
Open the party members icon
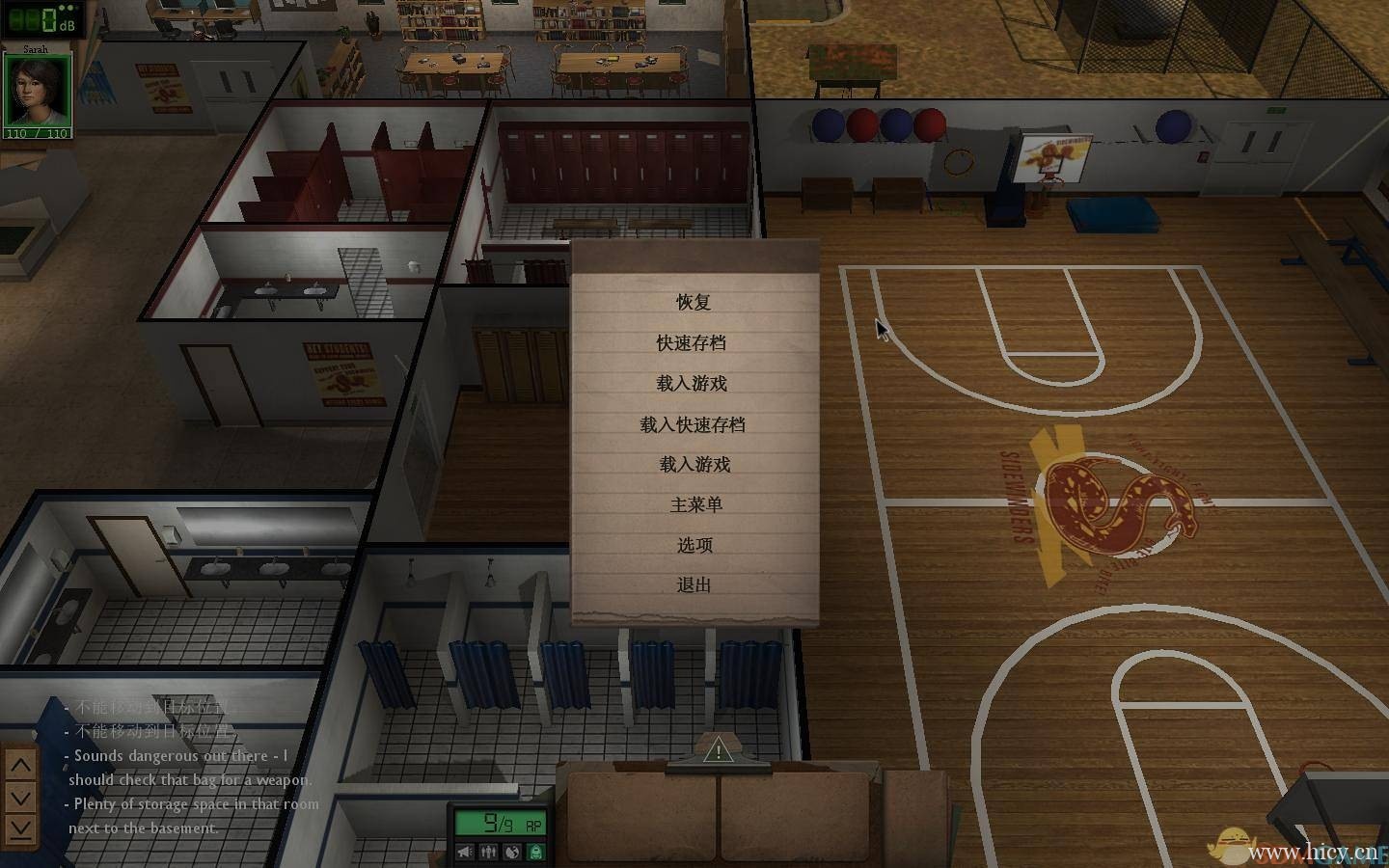click(x=489, y=852)
